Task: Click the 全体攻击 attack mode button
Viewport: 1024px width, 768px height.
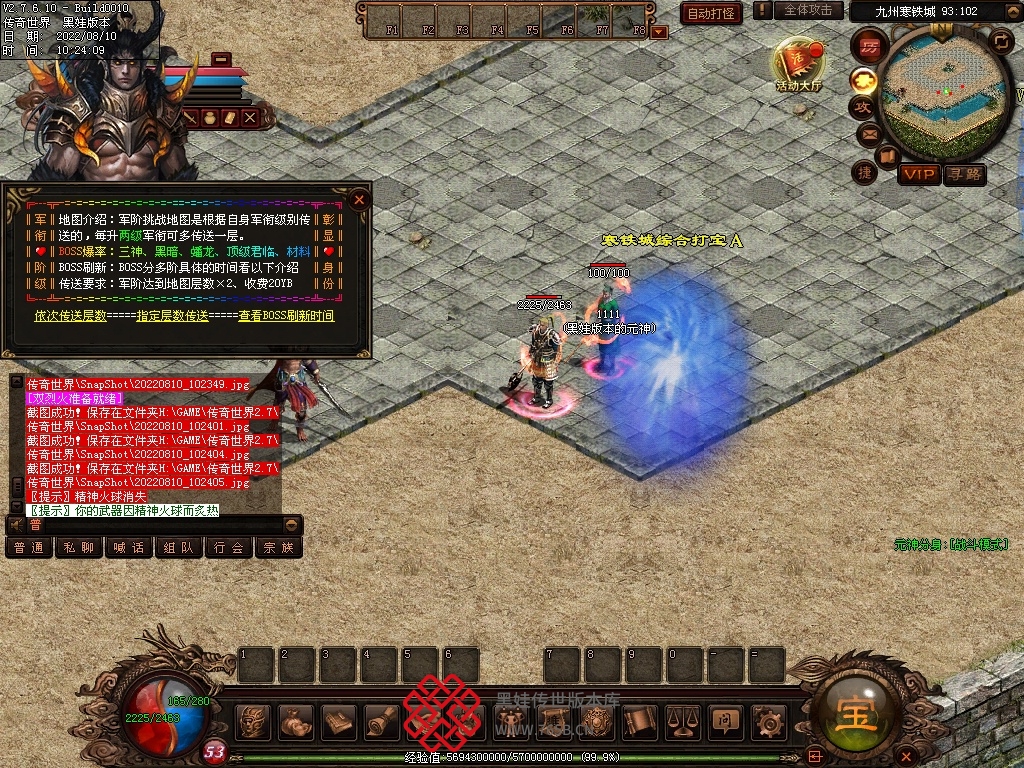Action: point(808,10)
